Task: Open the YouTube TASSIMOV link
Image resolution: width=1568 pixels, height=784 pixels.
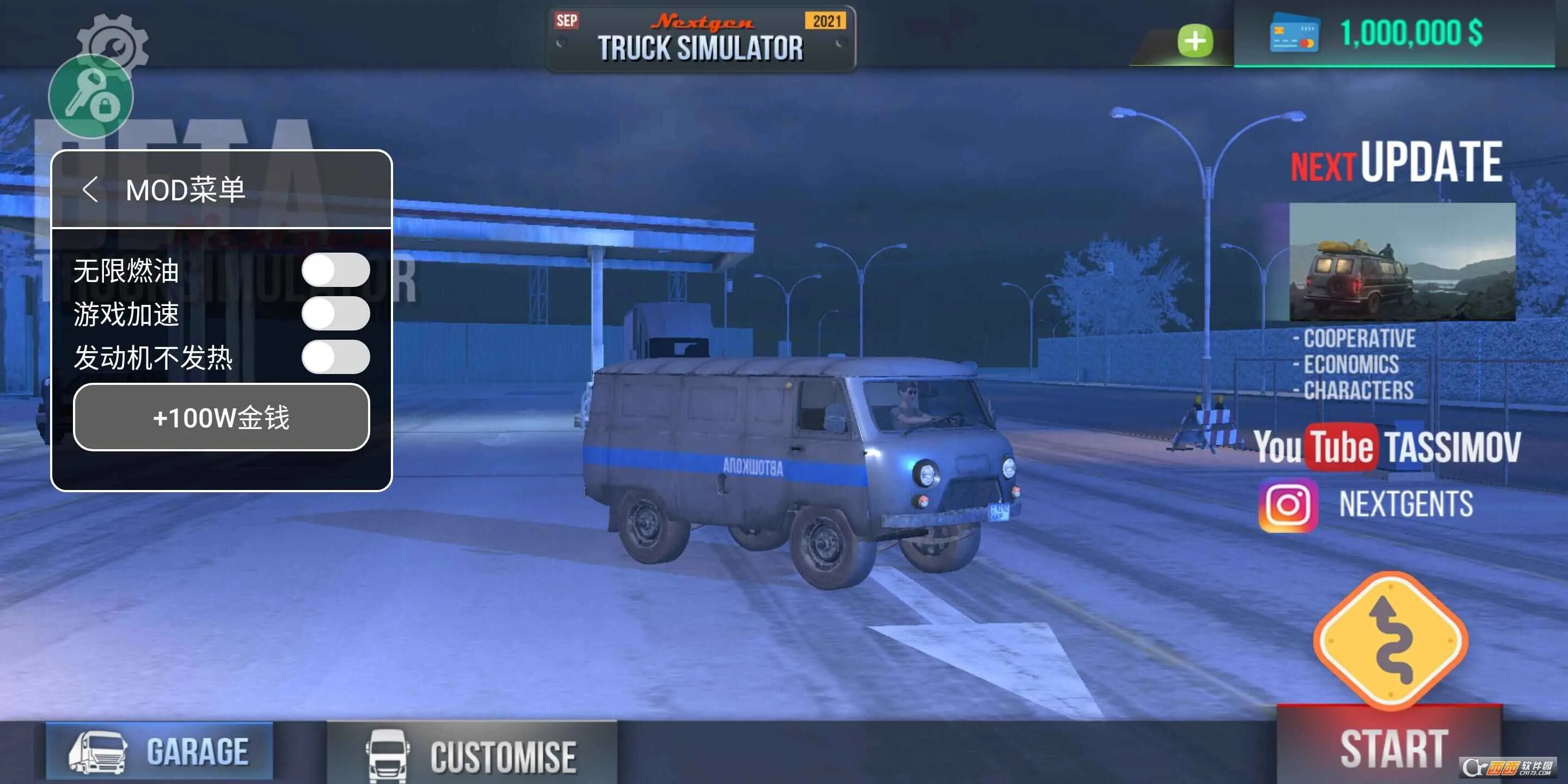Action: (x=1387, y=448)
